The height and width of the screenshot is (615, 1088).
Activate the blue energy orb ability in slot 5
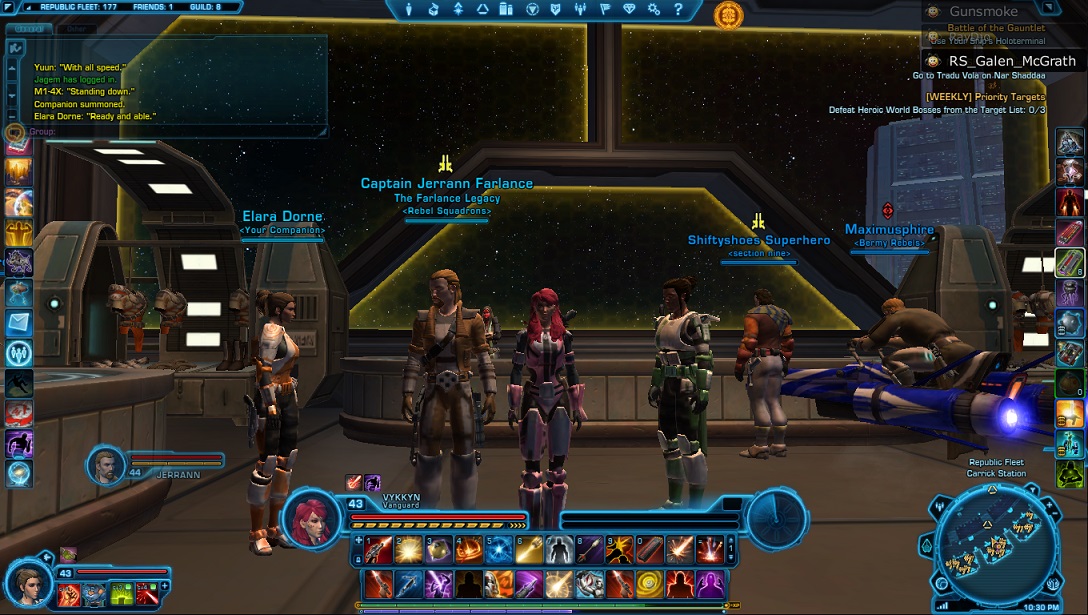coord(499,549)
